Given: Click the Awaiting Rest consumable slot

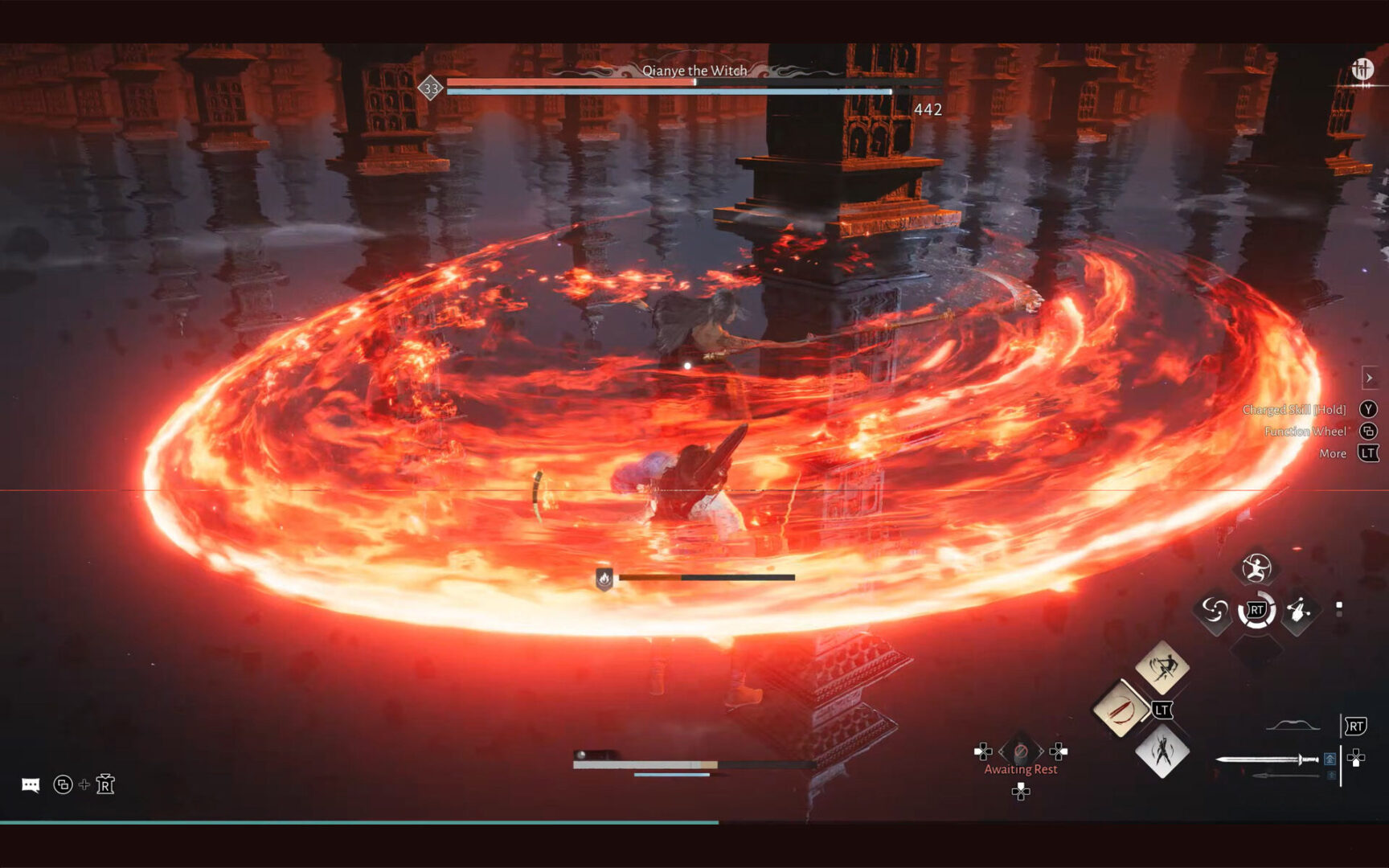Looking at the screenshot, I should click(1021, 752).
